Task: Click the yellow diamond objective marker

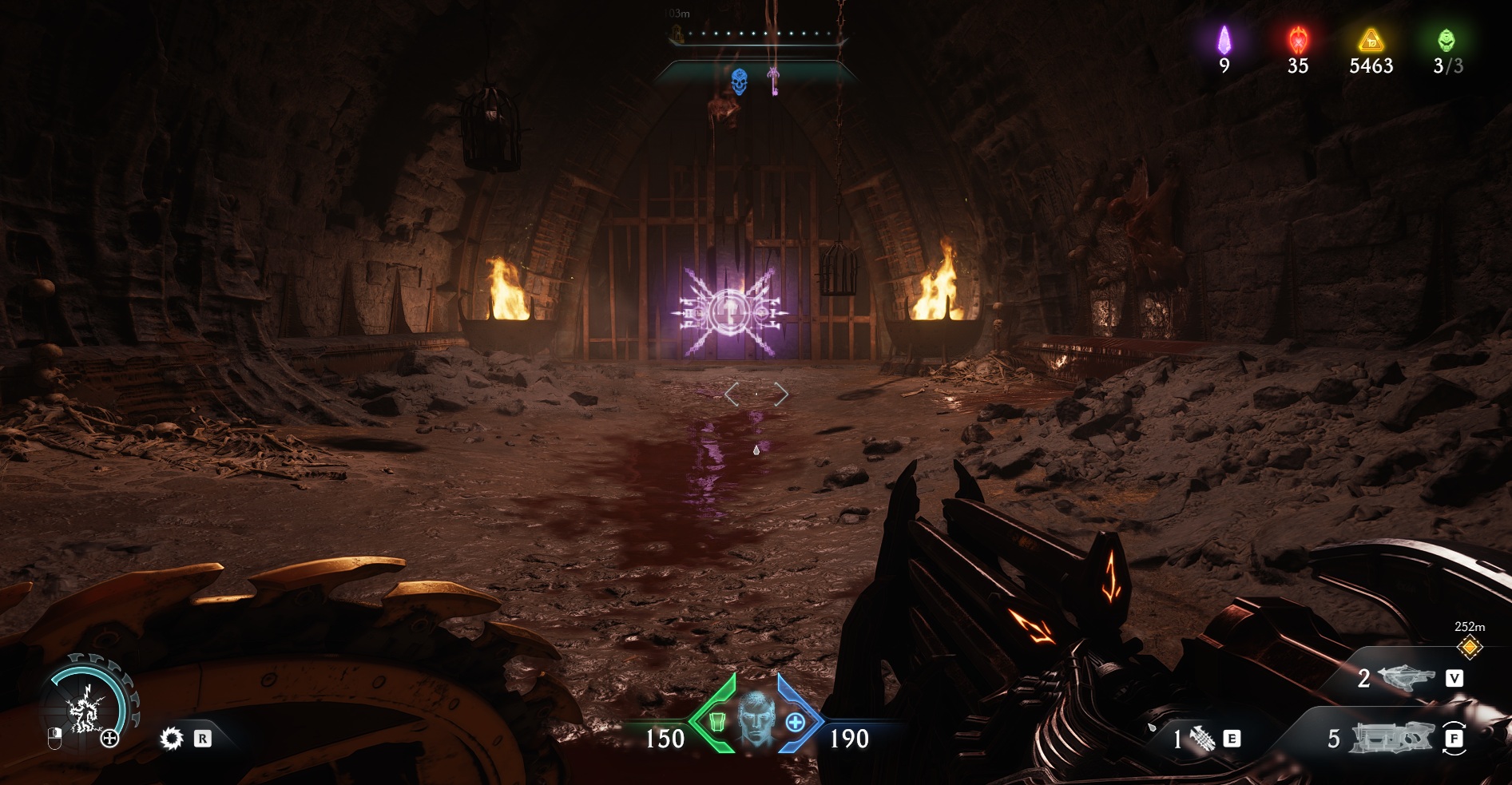Action: point(1469,647)
